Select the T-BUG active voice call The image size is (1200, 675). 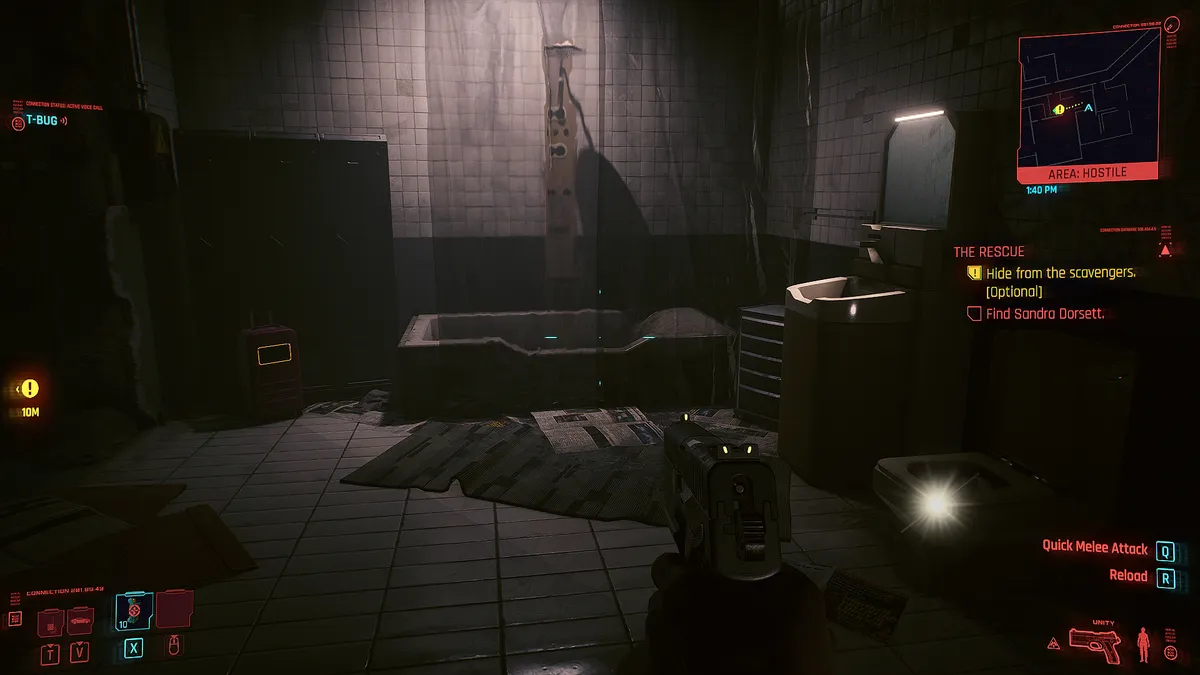click(40, 122)
